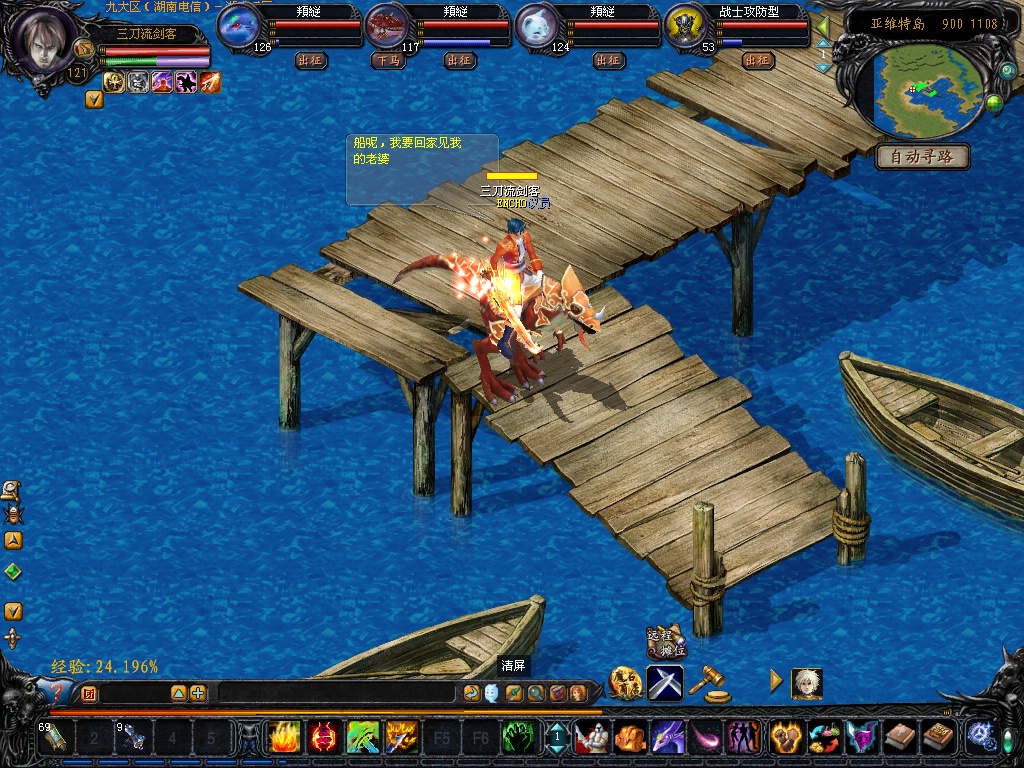Click the 自动寻路 auto-pathfinding button

(922, 157)
